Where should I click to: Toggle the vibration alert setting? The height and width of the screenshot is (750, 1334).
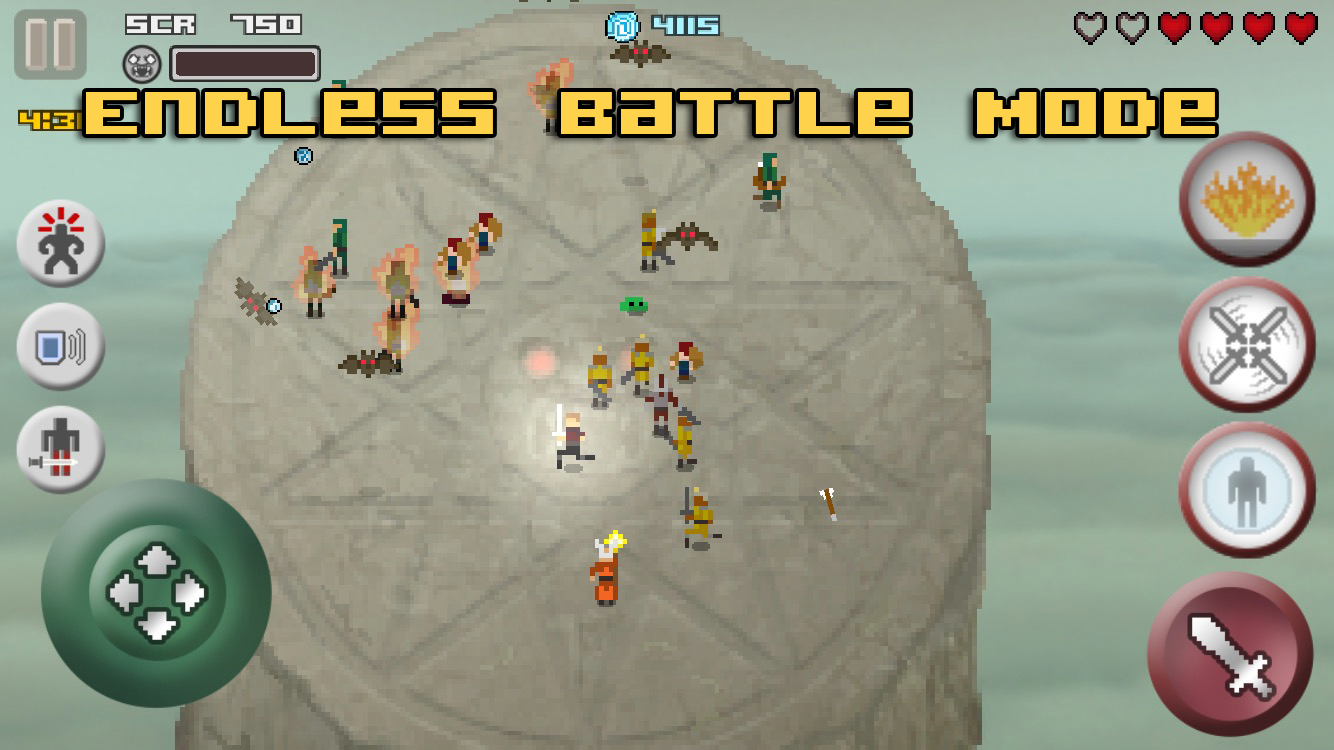coord(60,346)
